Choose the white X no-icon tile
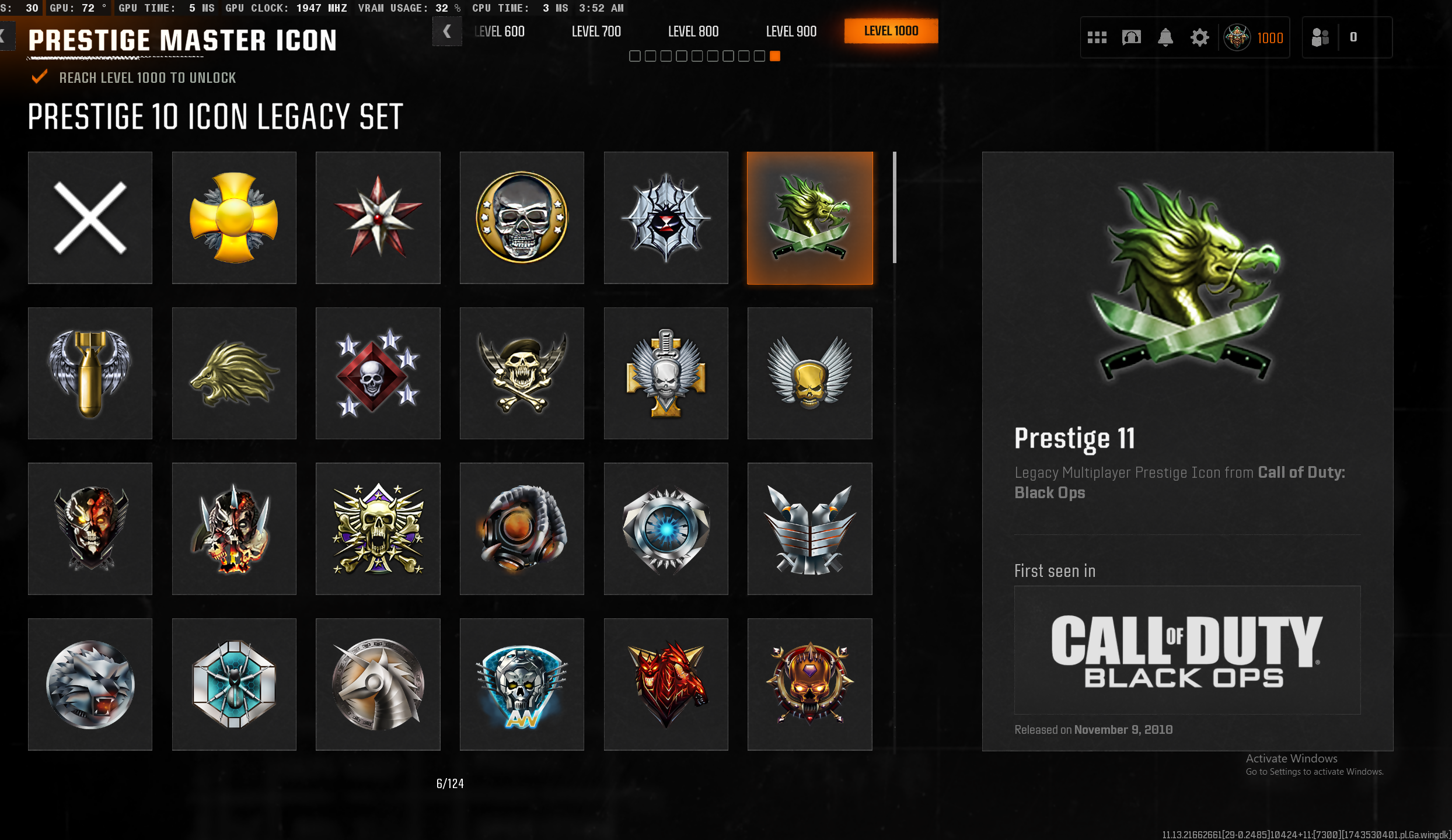 pos(90,218)
